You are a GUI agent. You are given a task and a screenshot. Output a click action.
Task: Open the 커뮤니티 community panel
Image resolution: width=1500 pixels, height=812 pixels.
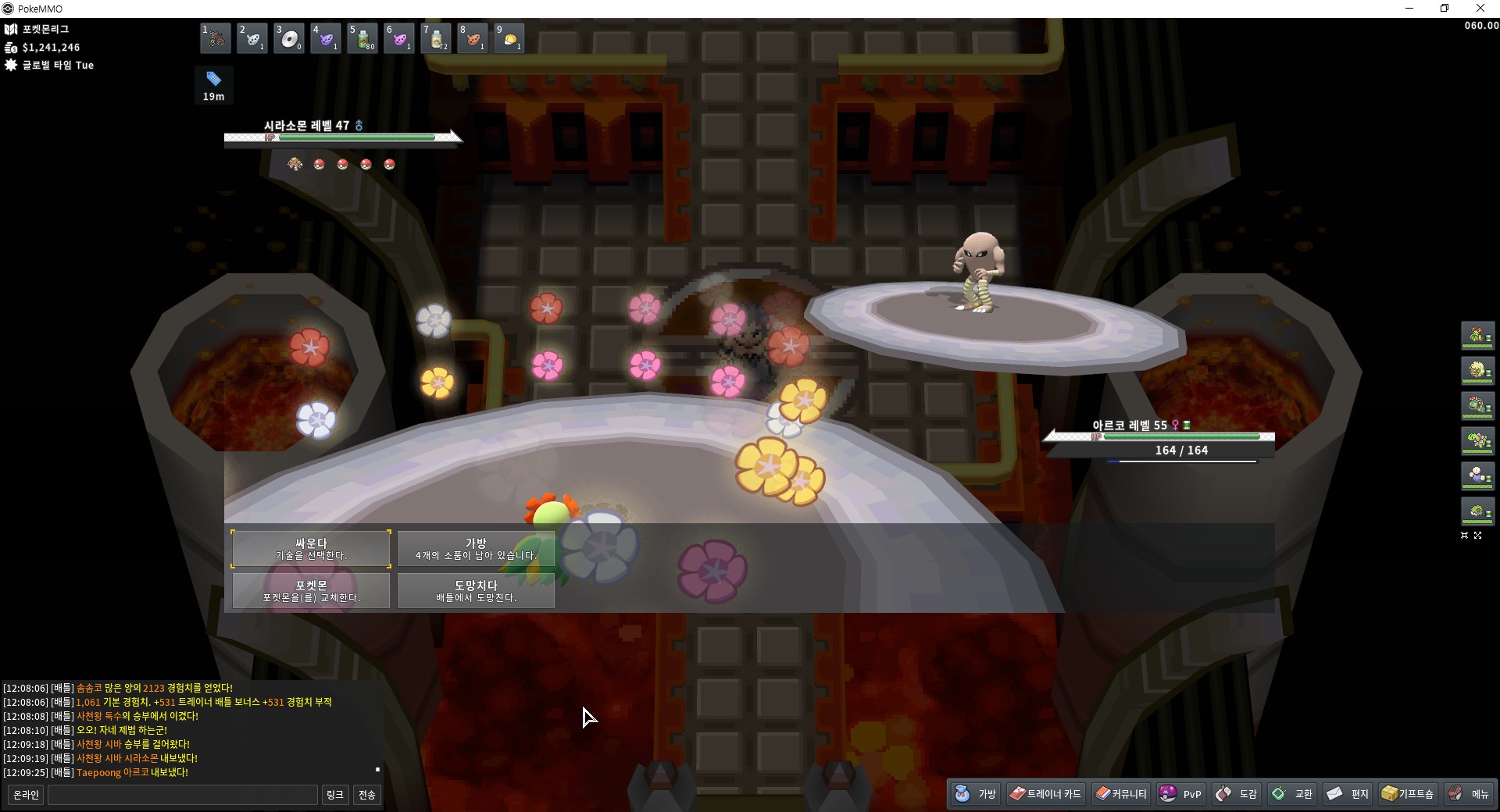click(x=1121, y=794)
